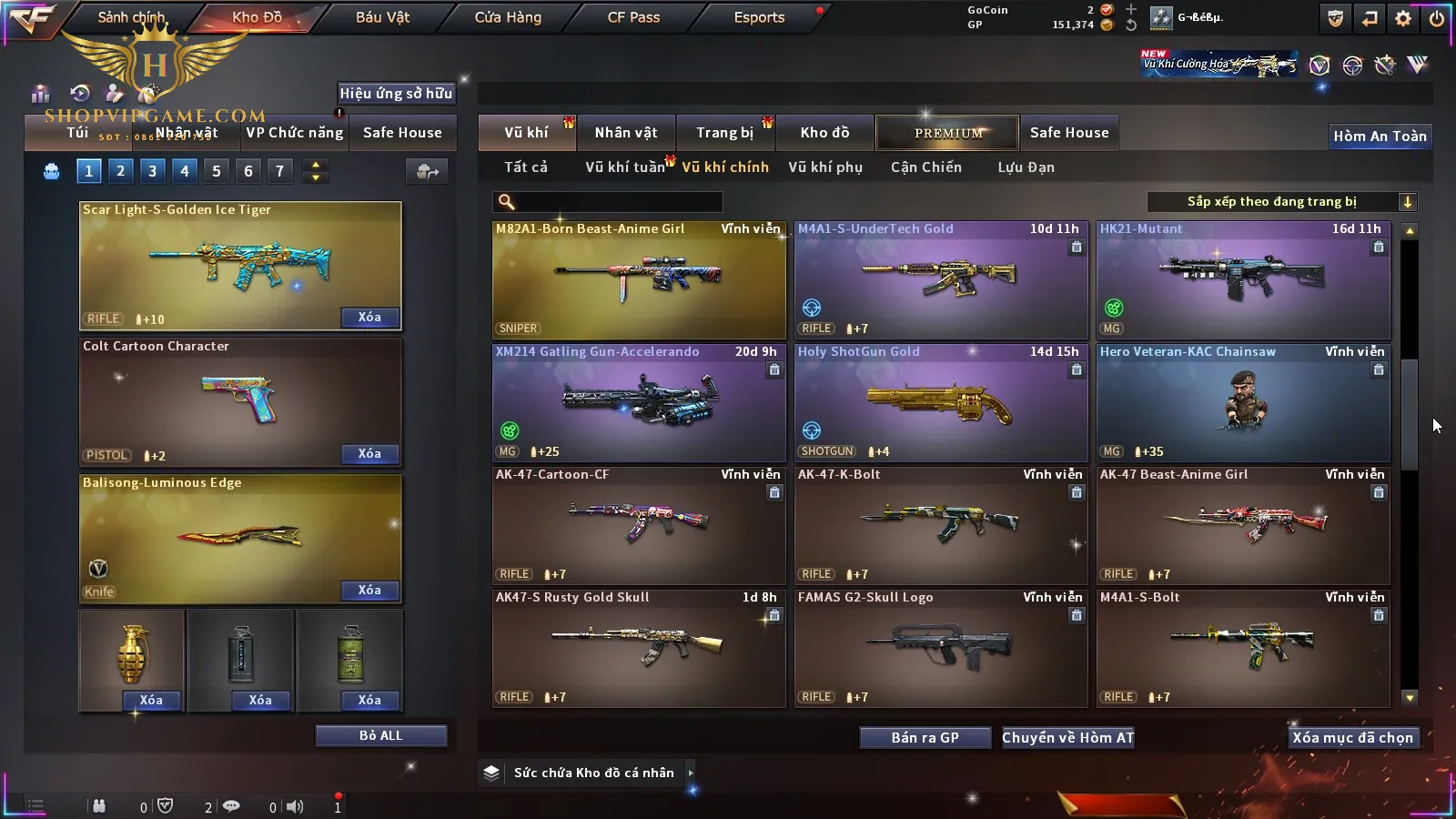1456x819 pixels.
Task: Select bag slot number 3
Action: pyautogui.click(x=152, y=170)
